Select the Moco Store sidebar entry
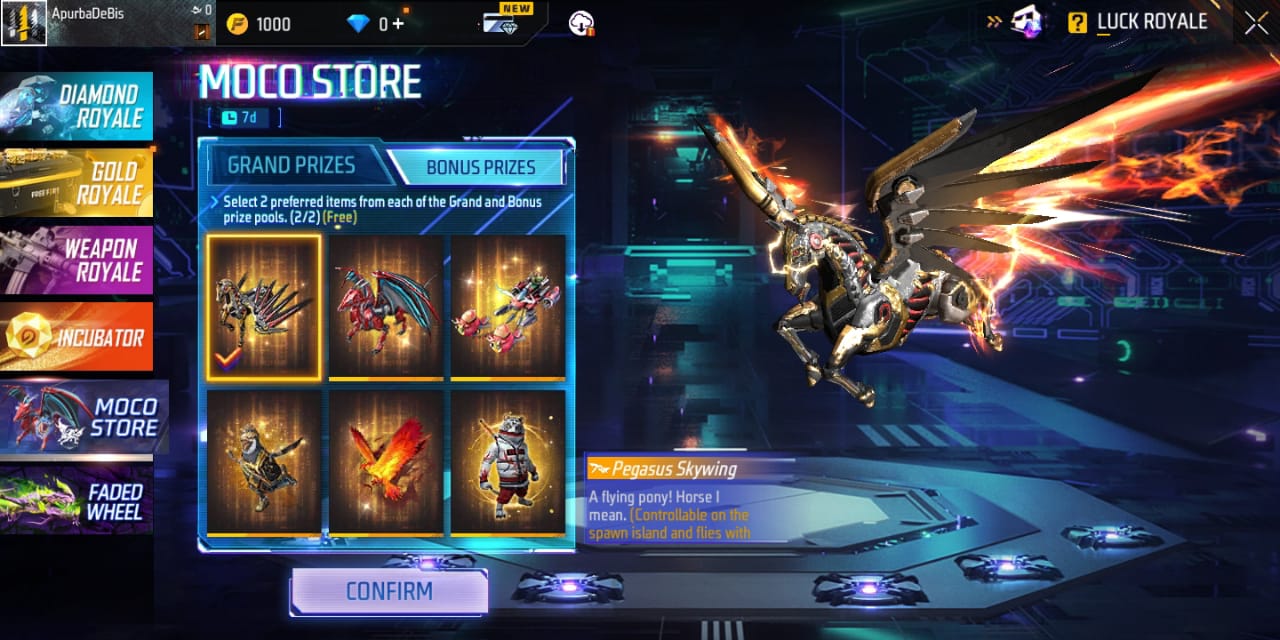The width and height of the screenshot is (1280, 640). (x=83, y=416)
